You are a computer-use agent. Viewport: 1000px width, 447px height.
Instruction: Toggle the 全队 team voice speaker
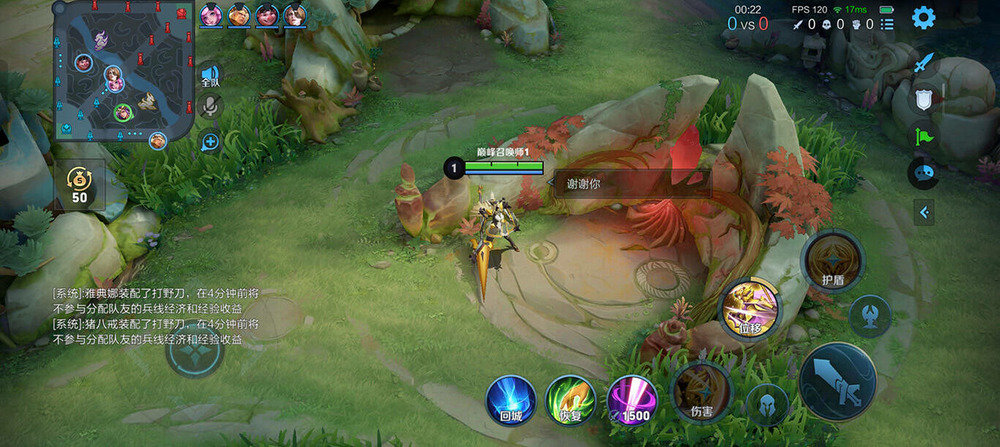tap(209, 73)
